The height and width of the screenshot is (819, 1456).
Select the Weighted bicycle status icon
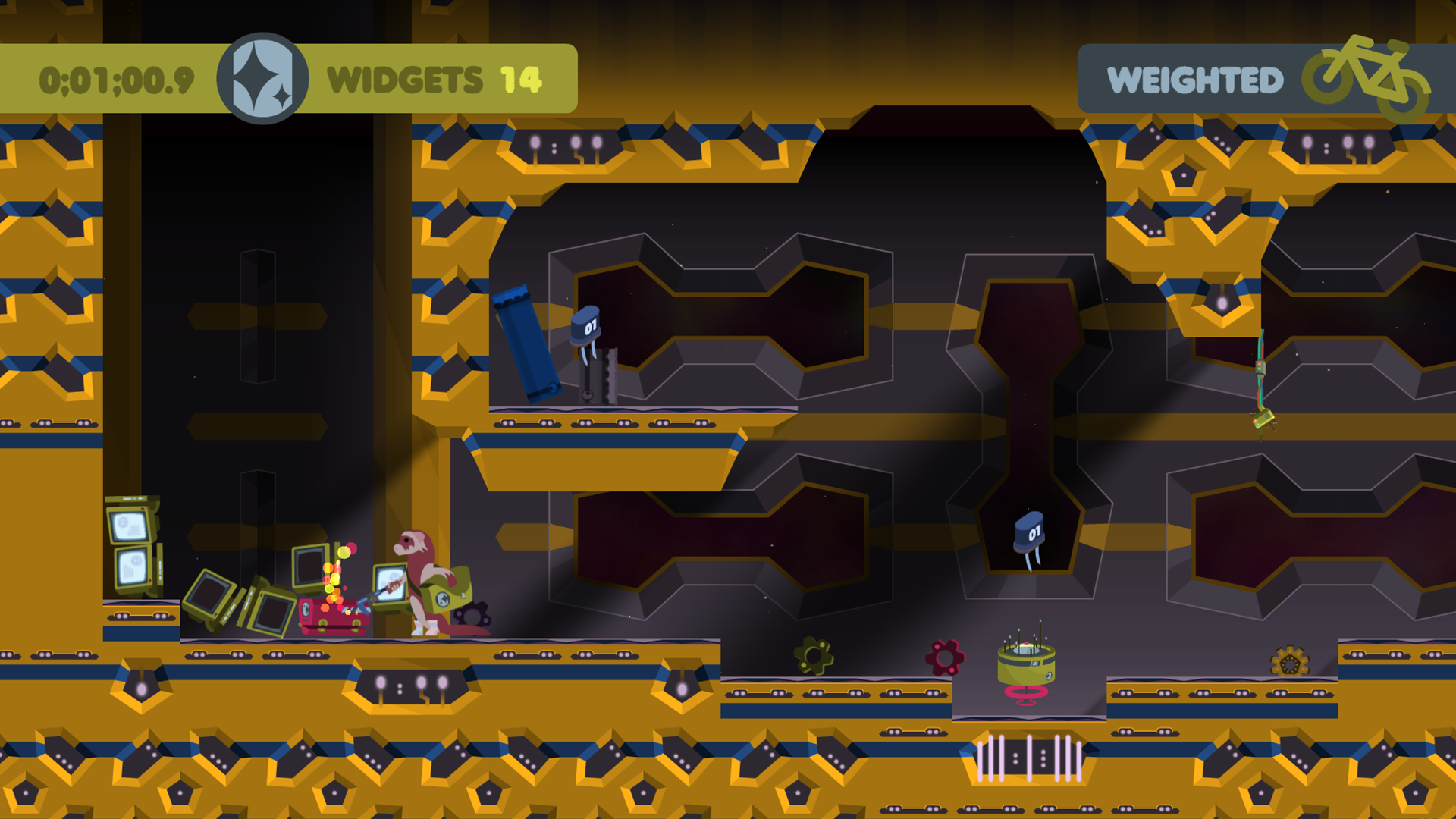pos(1367,77)
